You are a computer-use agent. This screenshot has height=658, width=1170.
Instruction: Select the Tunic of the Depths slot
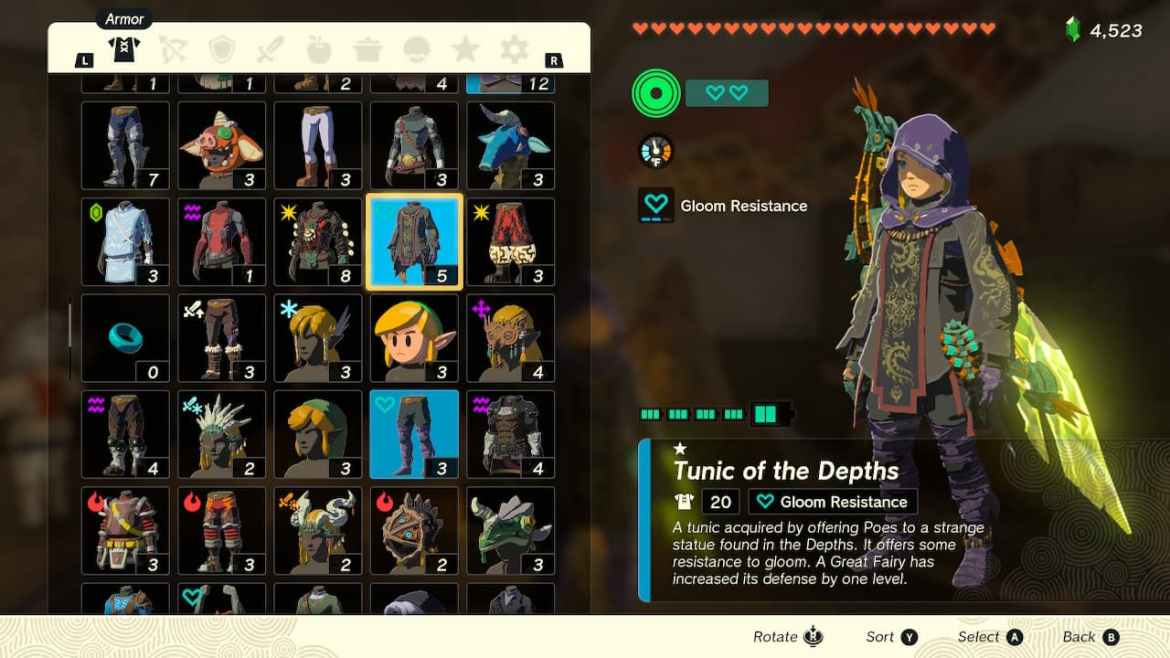pyautogui.click(x=415, y=242)
